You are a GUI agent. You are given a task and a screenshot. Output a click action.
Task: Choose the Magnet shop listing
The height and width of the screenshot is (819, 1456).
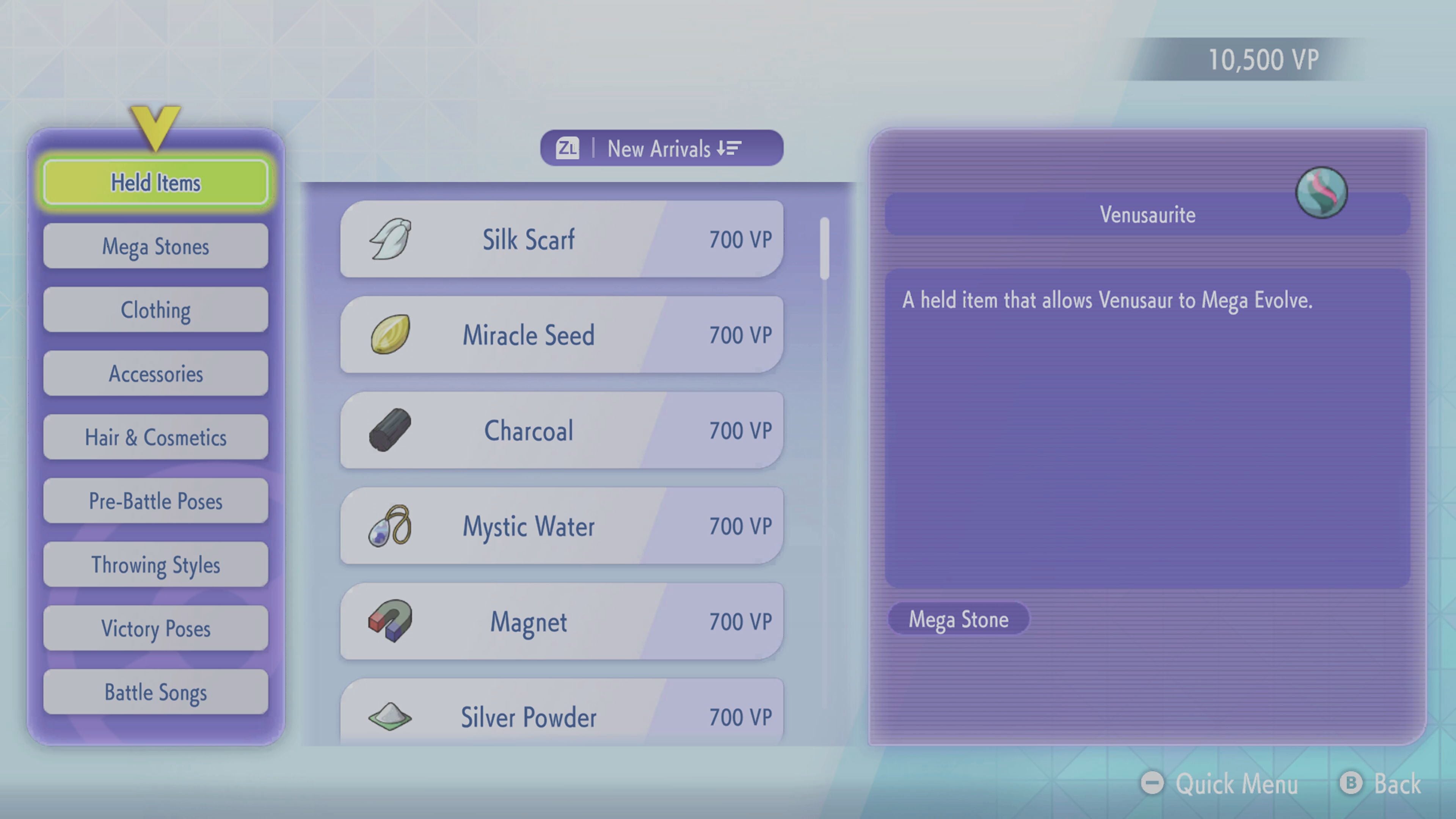pos(561,621)
